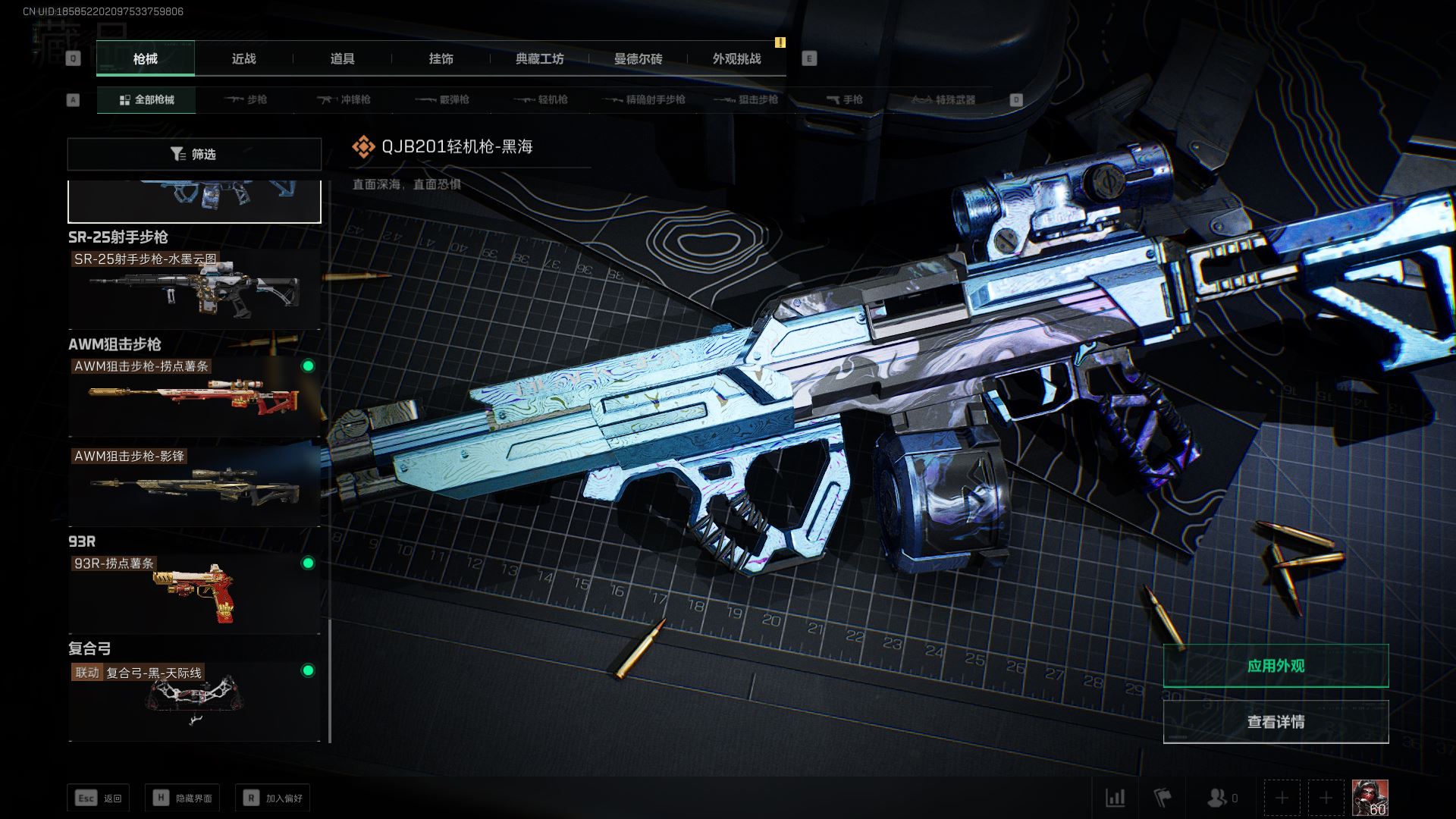Image resolution: width=1456 pixels, height=819 pixels.
Task: Switch to the 曼德尔砖 tab
Action: tap(638, 59)
